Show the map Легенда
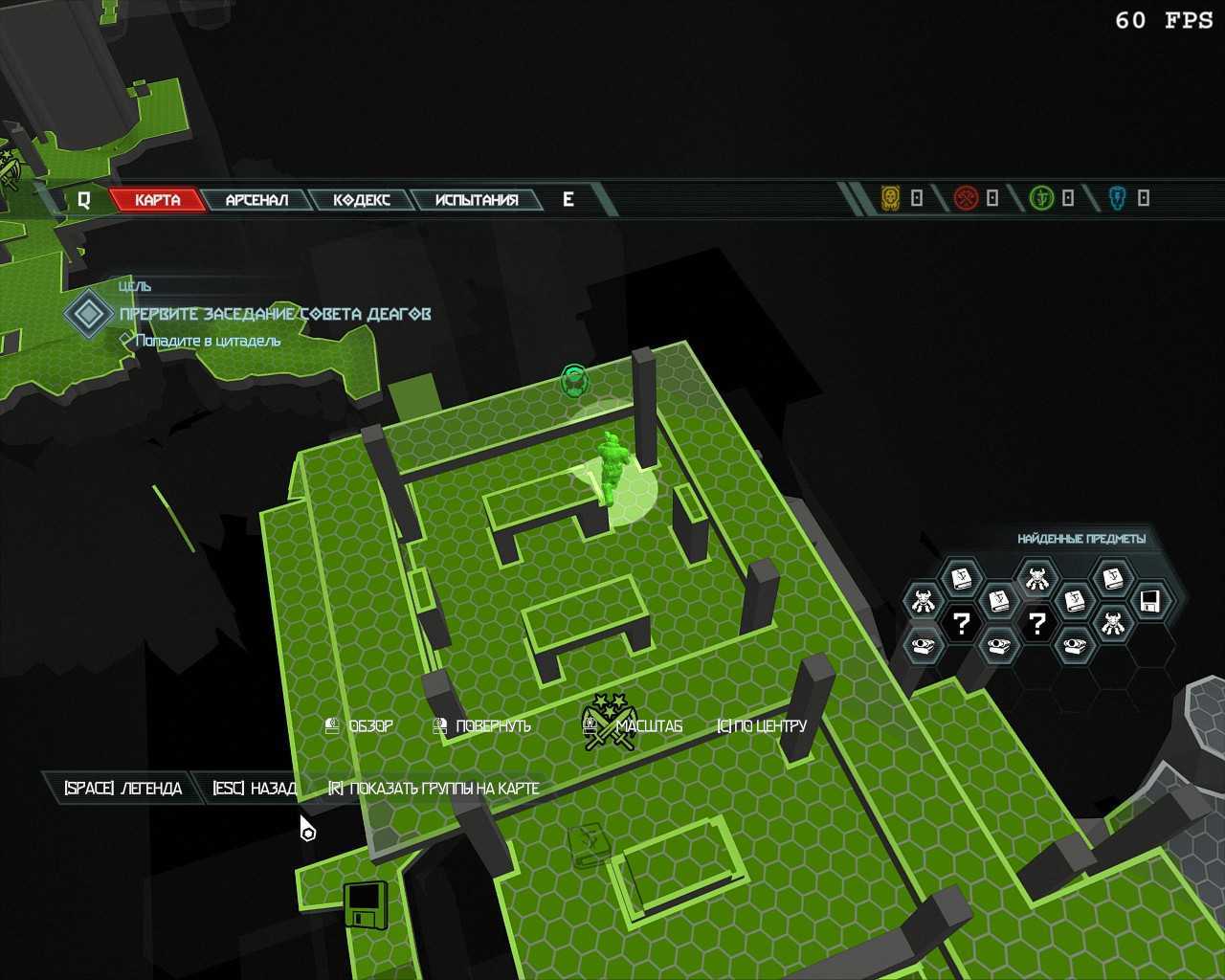Image resolution: width=1225 pixels, height=980 pixels. (x=122, y=789)
